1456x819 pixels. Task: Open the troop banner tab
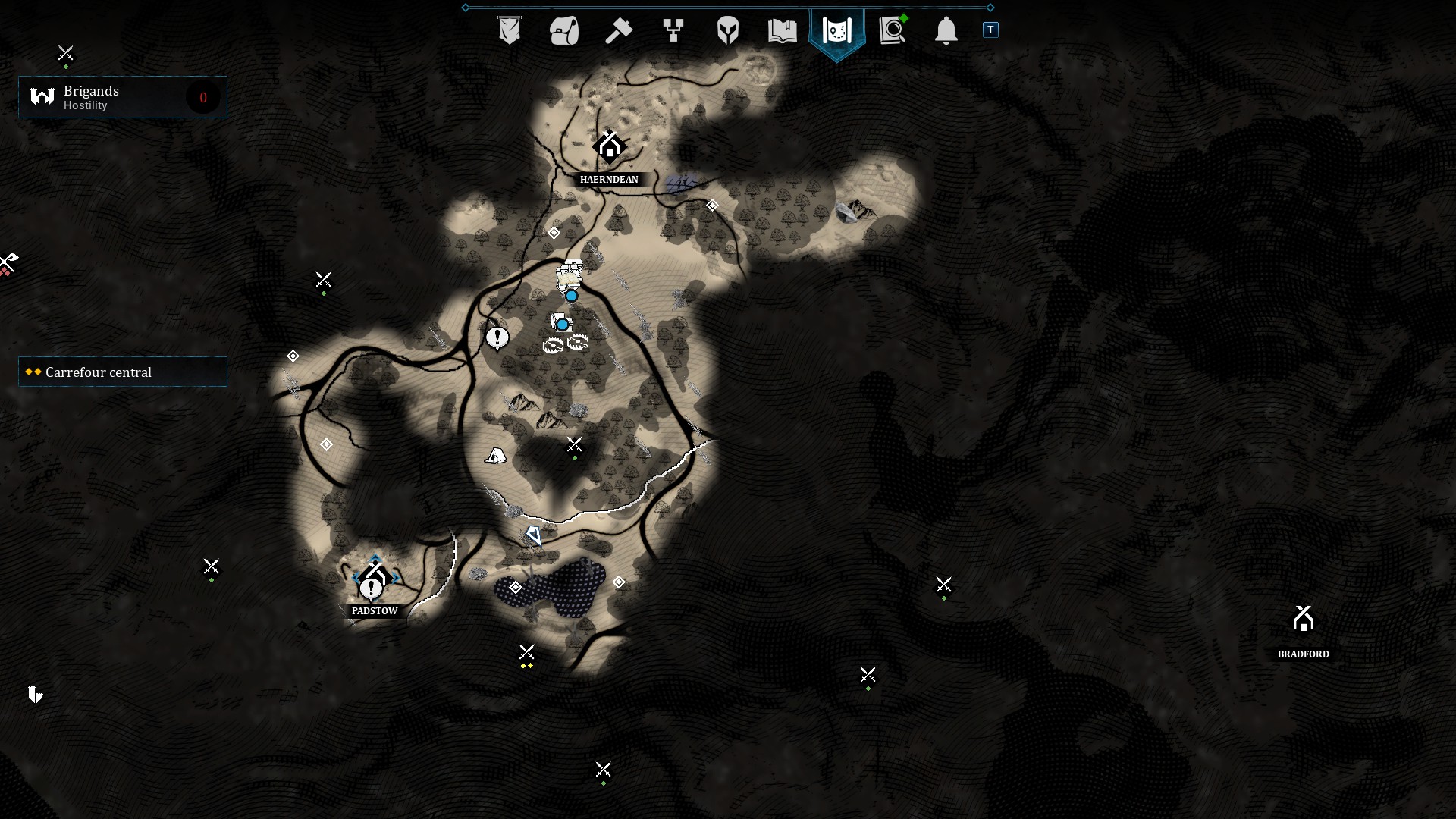tap(510, 30)
